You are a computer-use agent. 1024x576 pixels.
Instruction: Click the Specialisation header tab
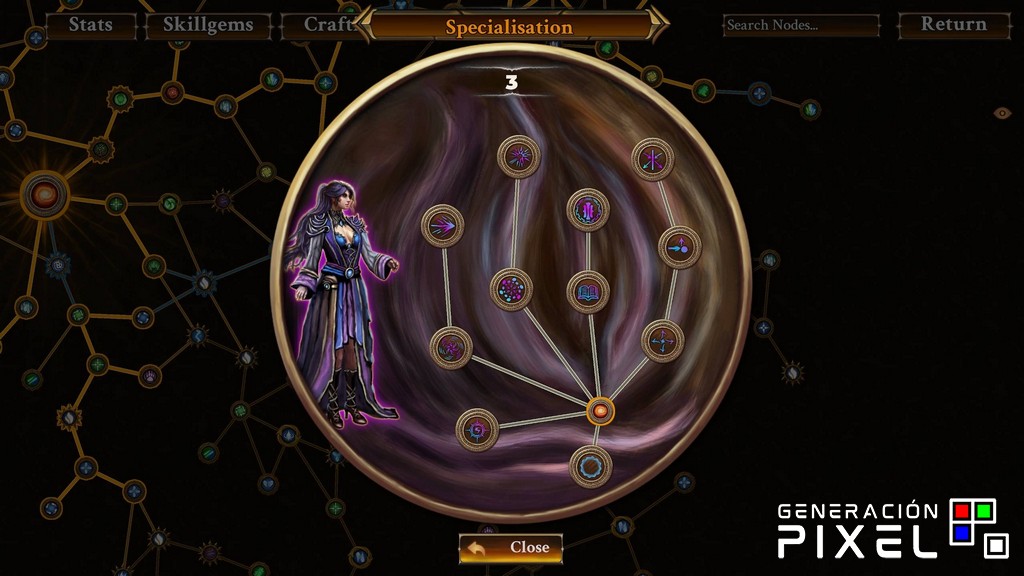point(509,27)
